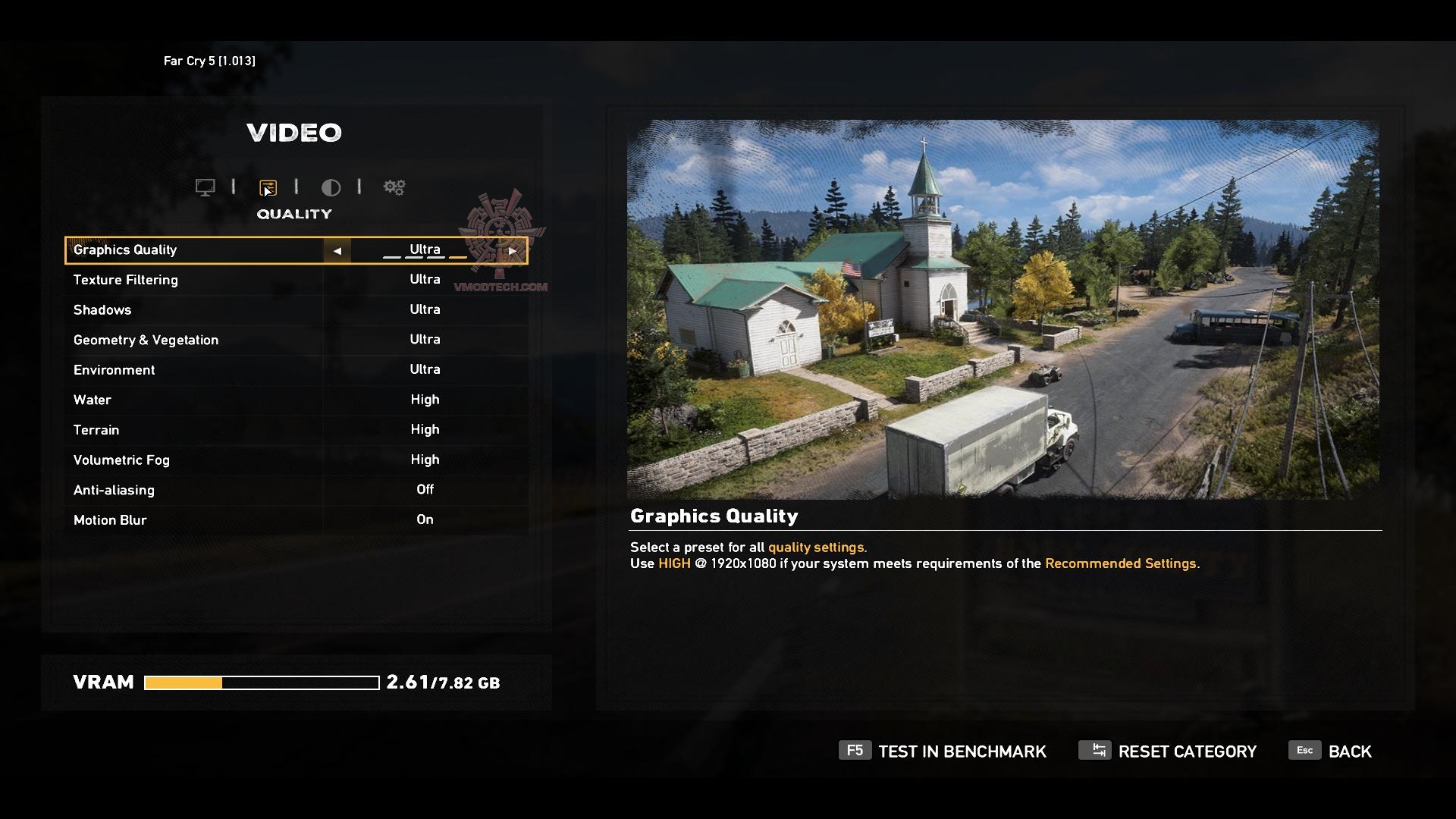Image resolution: width=1456 pixels, height=819 pixels.
Task: Click the right arrow for Graphics Quality
Action: click(x=513, y=250)
